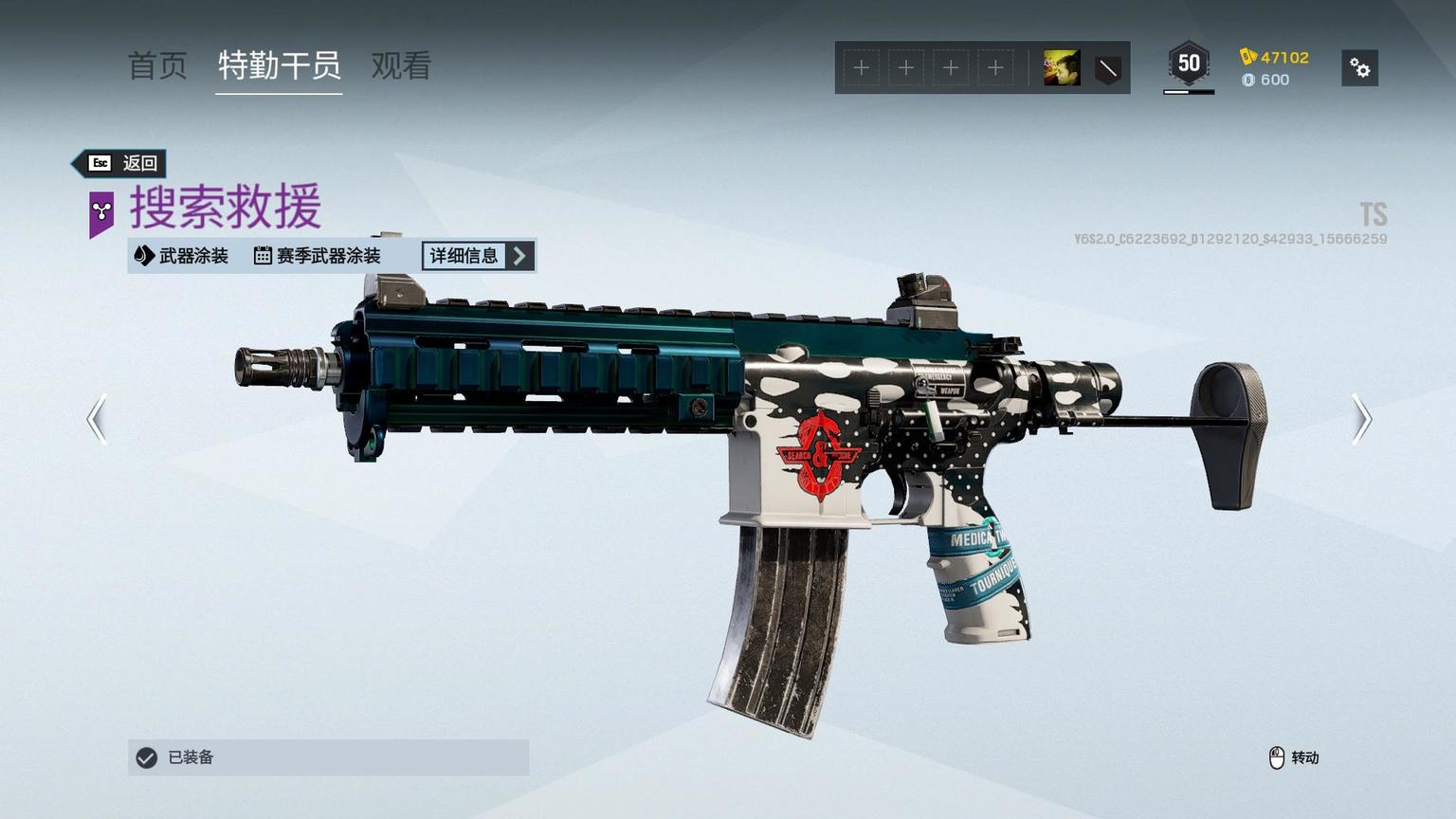Select the 武器涂装 weapon skin category
1456x819 pixels.
tap(182, 256)
